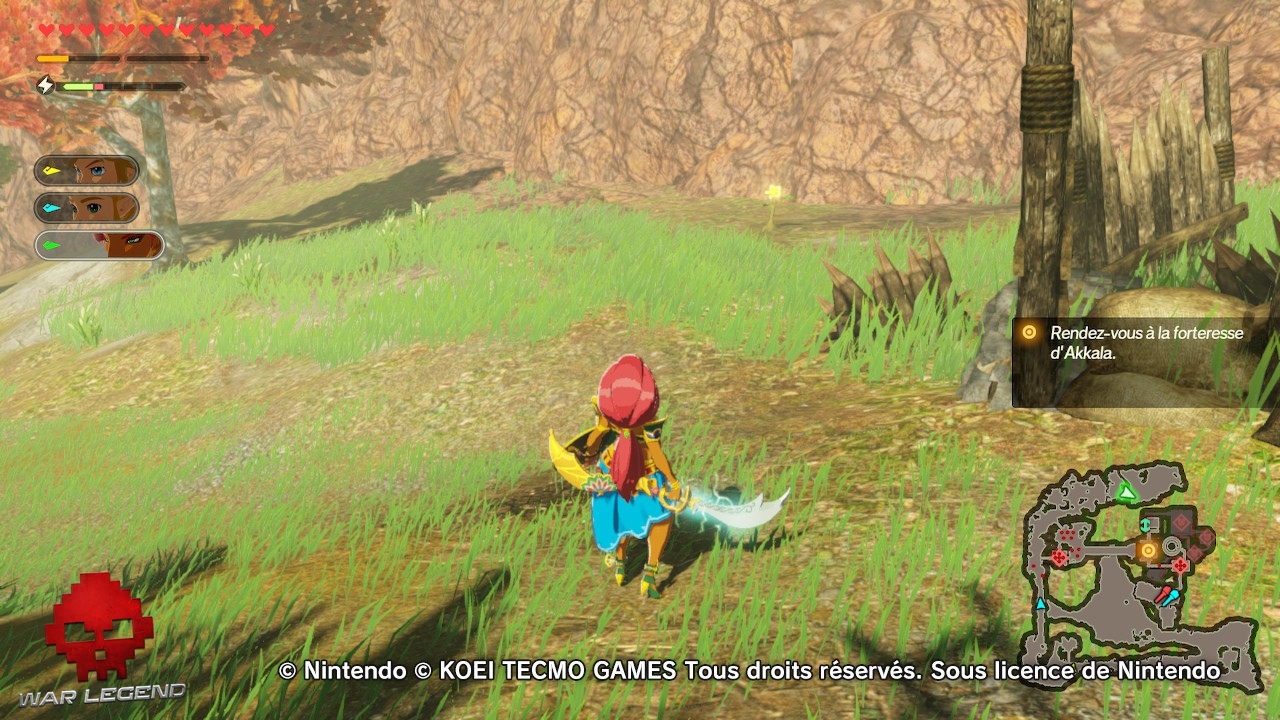Screen dimensions: 1280x720
Task: Click the cyan marker near the minimap fortress
Action: pos(1145,524)
